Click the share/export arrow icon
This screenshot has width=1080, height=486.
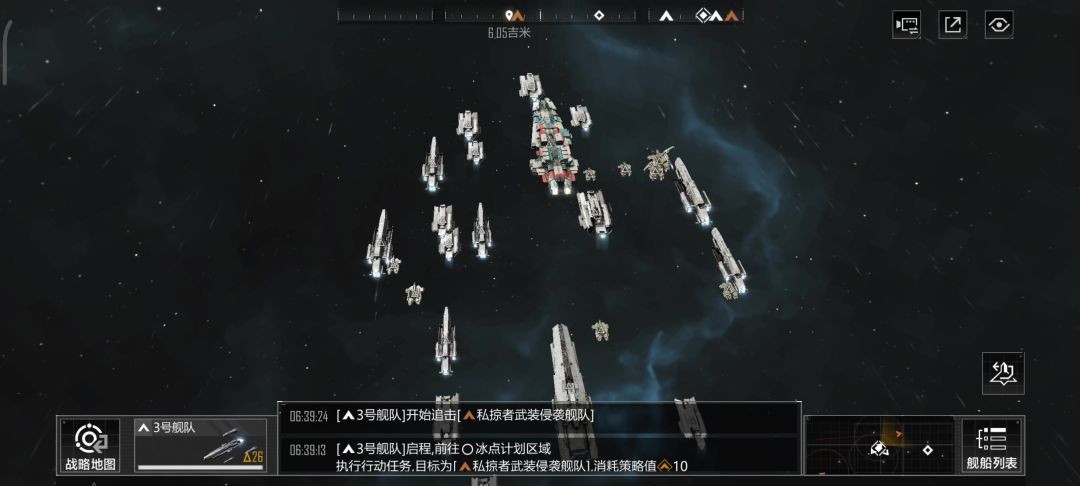(x=952, y=25)
